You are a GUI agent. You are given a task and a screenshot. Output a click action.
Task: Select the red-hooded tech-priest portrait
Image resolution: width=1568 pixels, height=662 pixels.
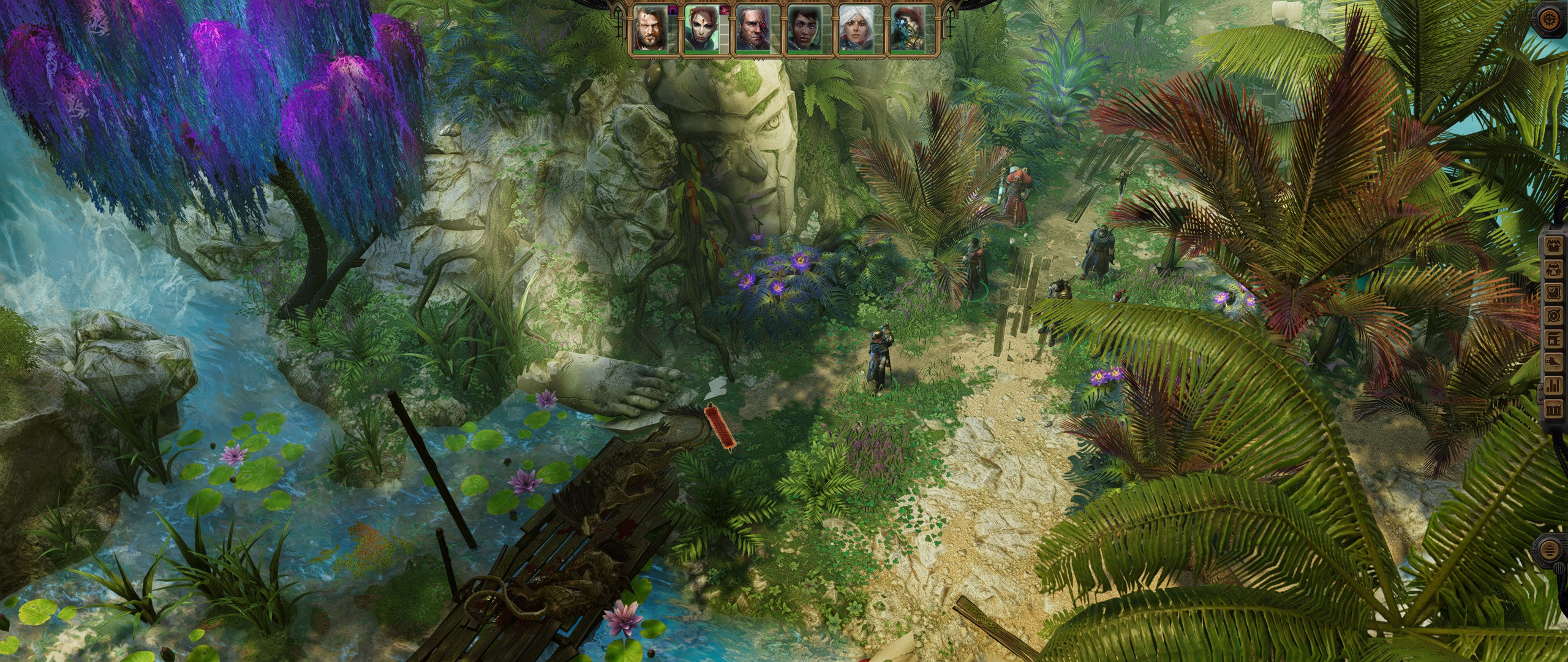pos(905,29)
